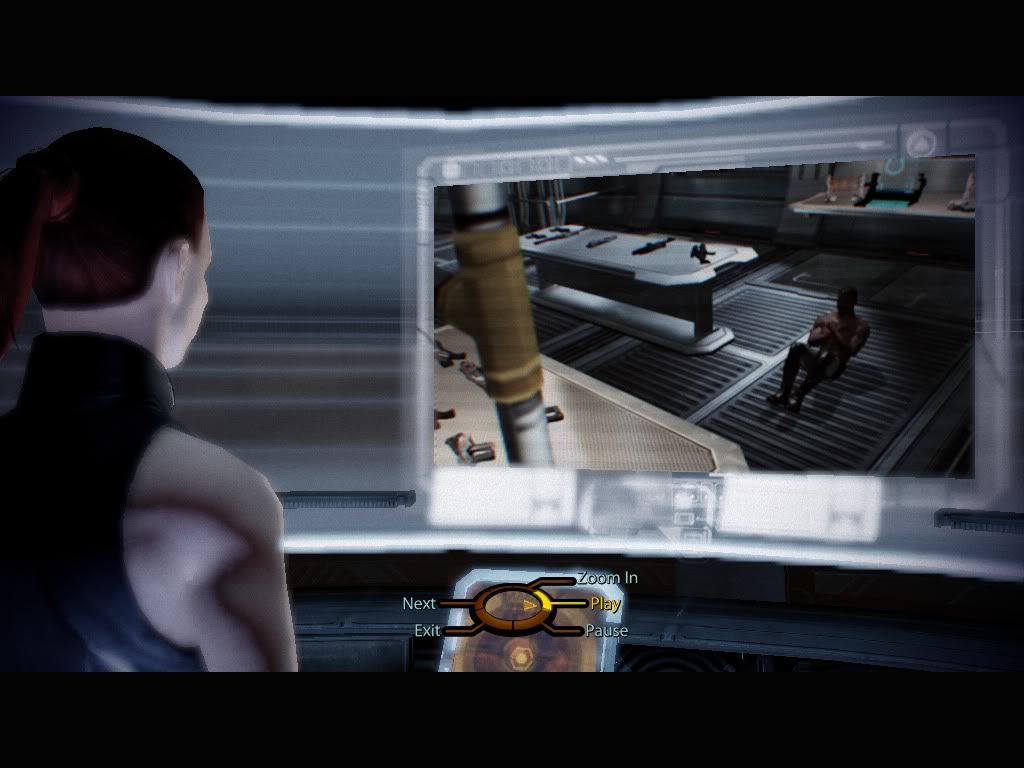Choose Exit on the dialogue wheel
Viewport: 1024px width, 768px height.
427,631
